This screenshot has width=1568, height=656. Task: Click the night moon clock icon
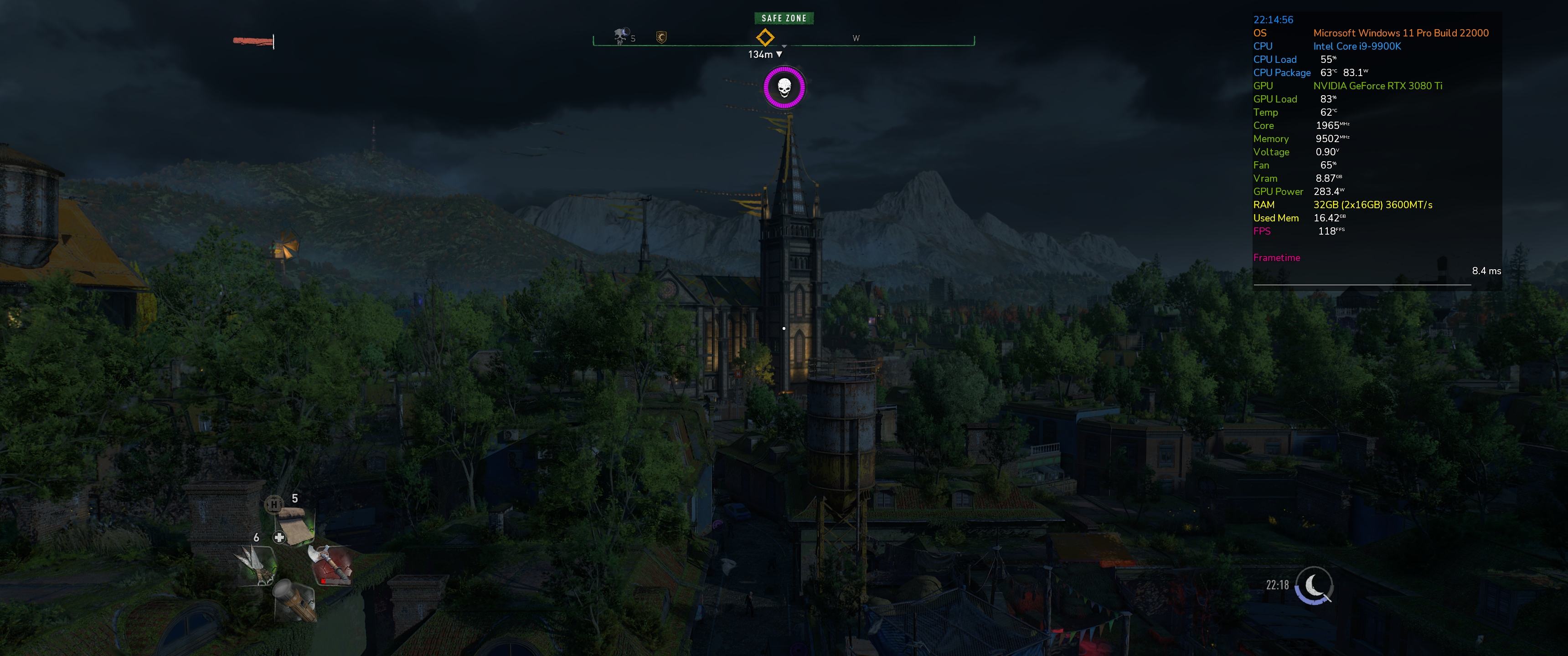pyautogui.click(x=1314, y=585)
